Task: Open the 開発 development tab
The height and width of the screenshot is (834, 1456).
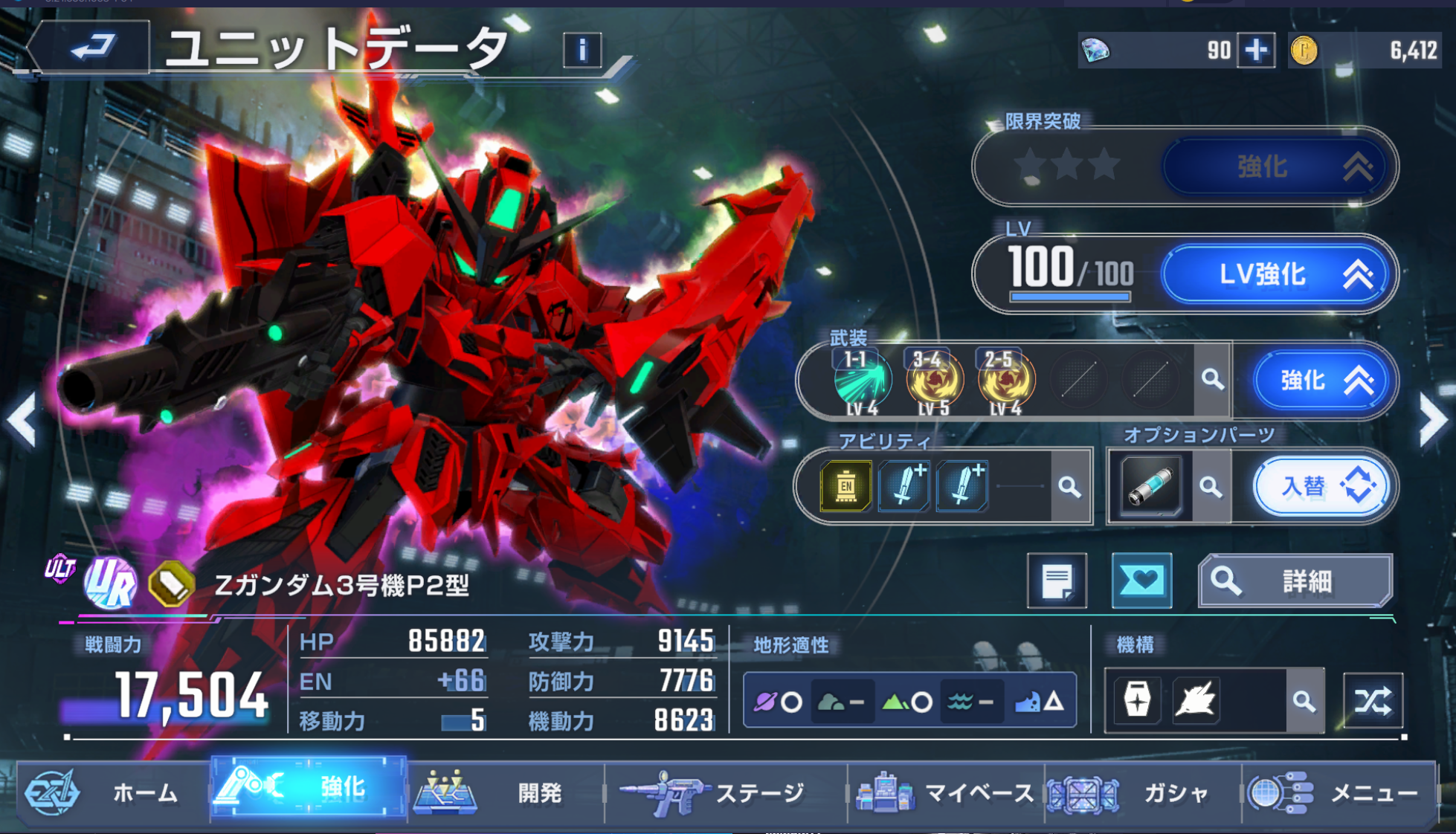Action: coord(506,793)
